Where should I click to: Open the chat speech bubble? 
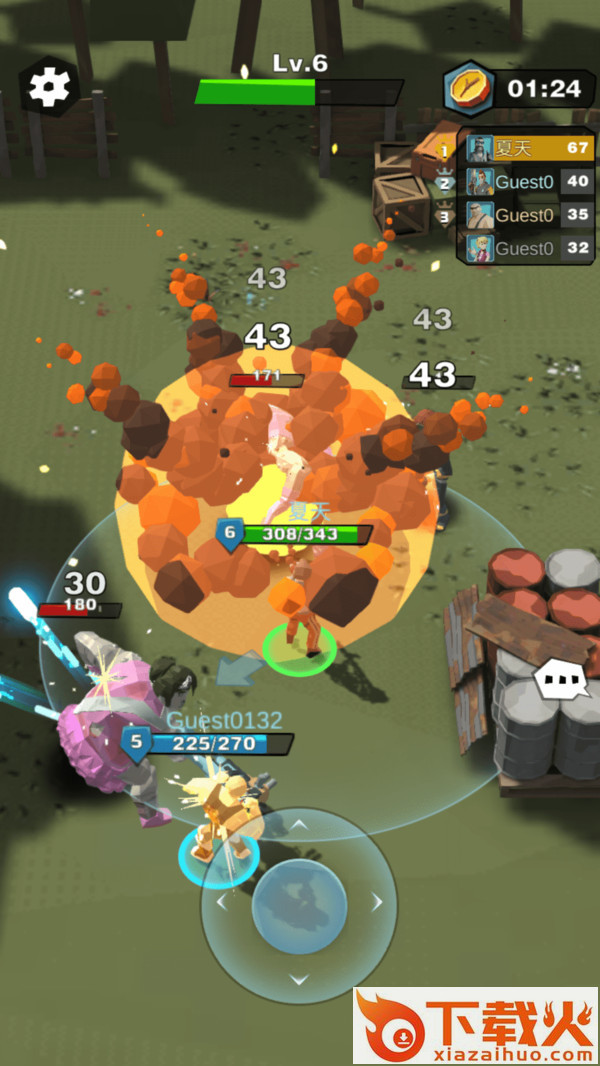[564, 682]
